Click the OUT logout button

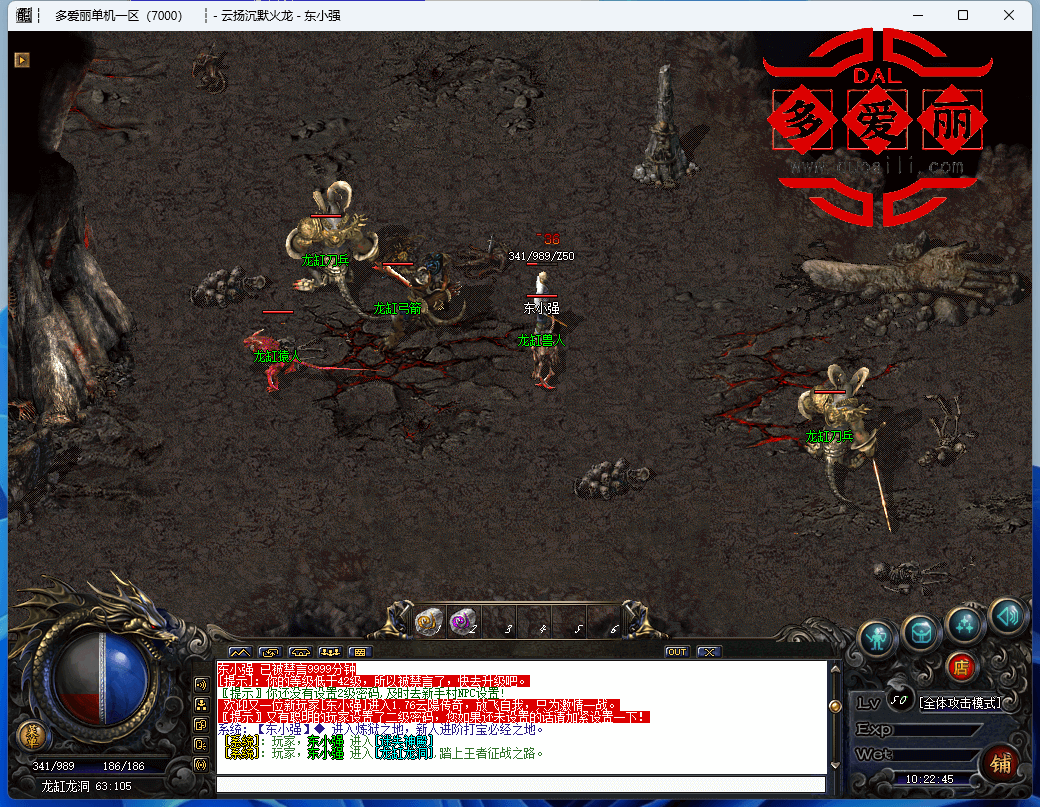point(677,652)
